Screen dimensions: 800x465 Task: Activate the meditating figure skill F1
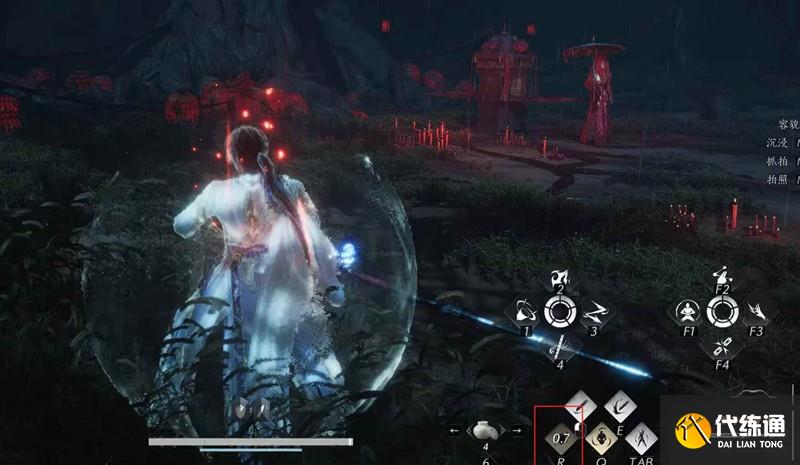coord(687,312)
